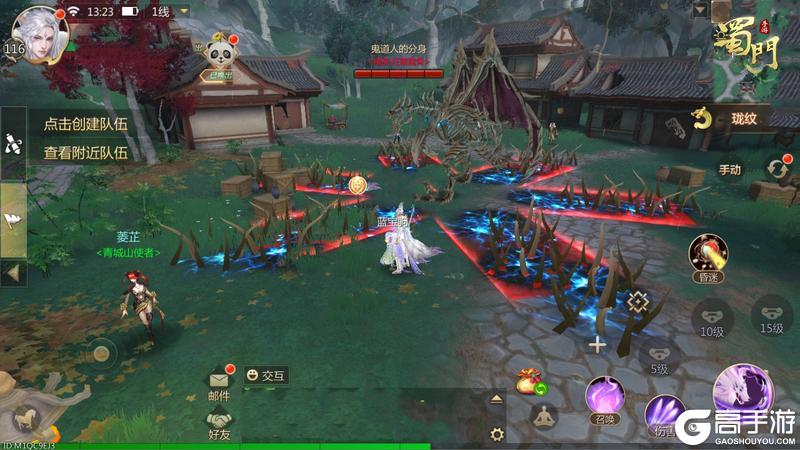
Task: Select the team flag tab
Action: 13,219
